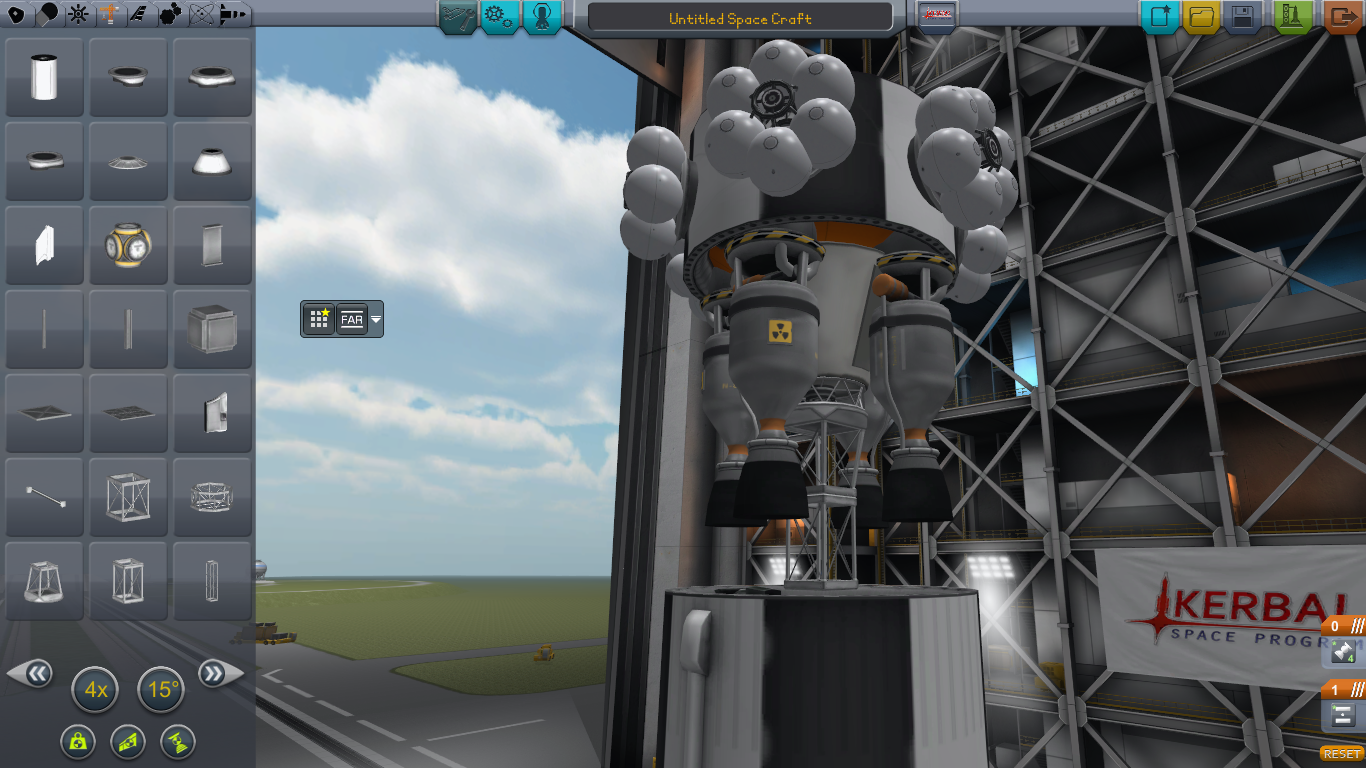
Task: Toggle the 15° angle snap button
Action: (x=161, y=690)
